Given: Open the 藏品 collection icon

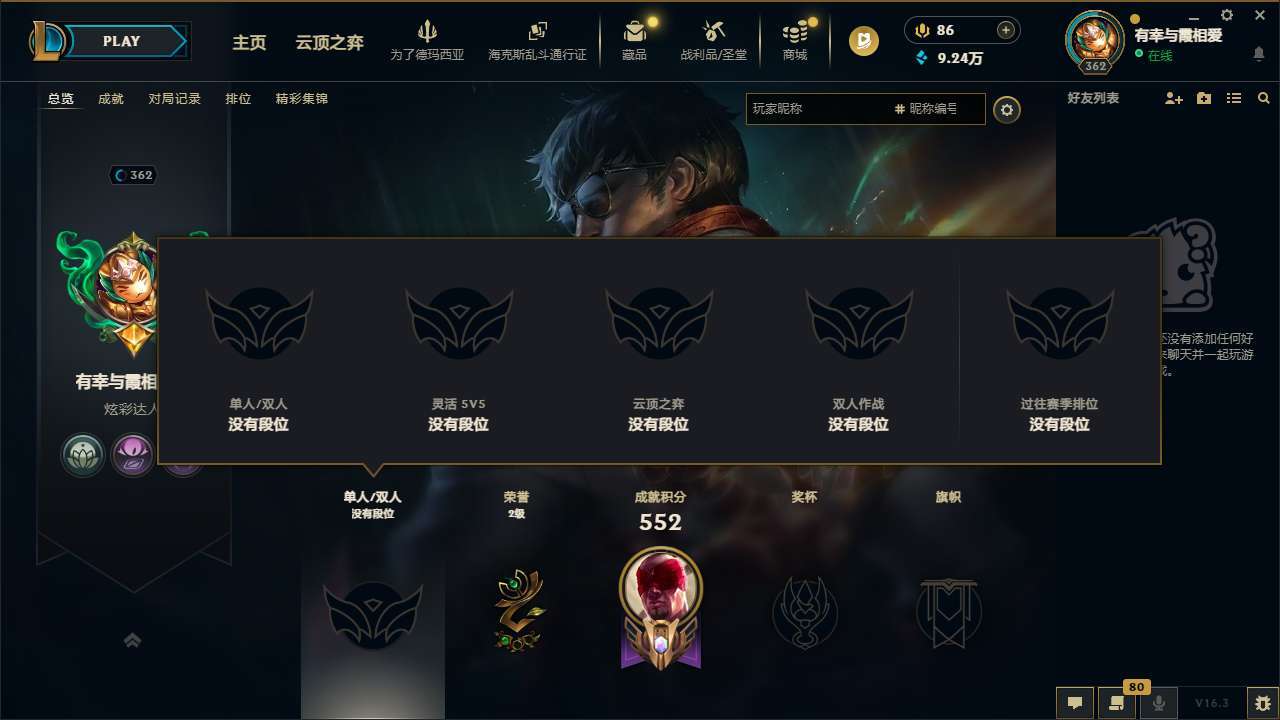Looking at the screenshot, I should click(x=634, y=32).
